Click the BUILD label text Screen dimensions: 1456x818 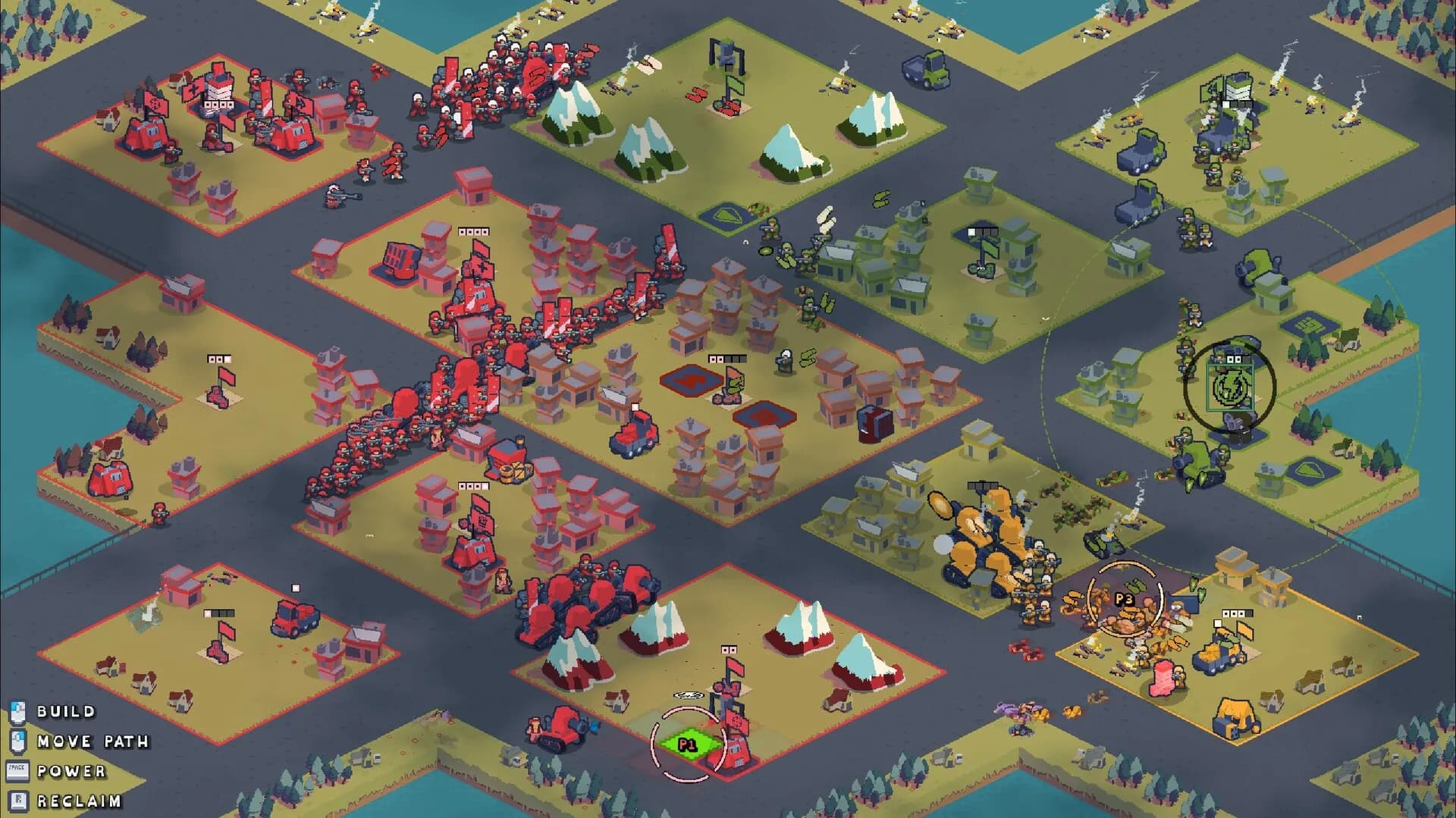[x=67, y=712]
